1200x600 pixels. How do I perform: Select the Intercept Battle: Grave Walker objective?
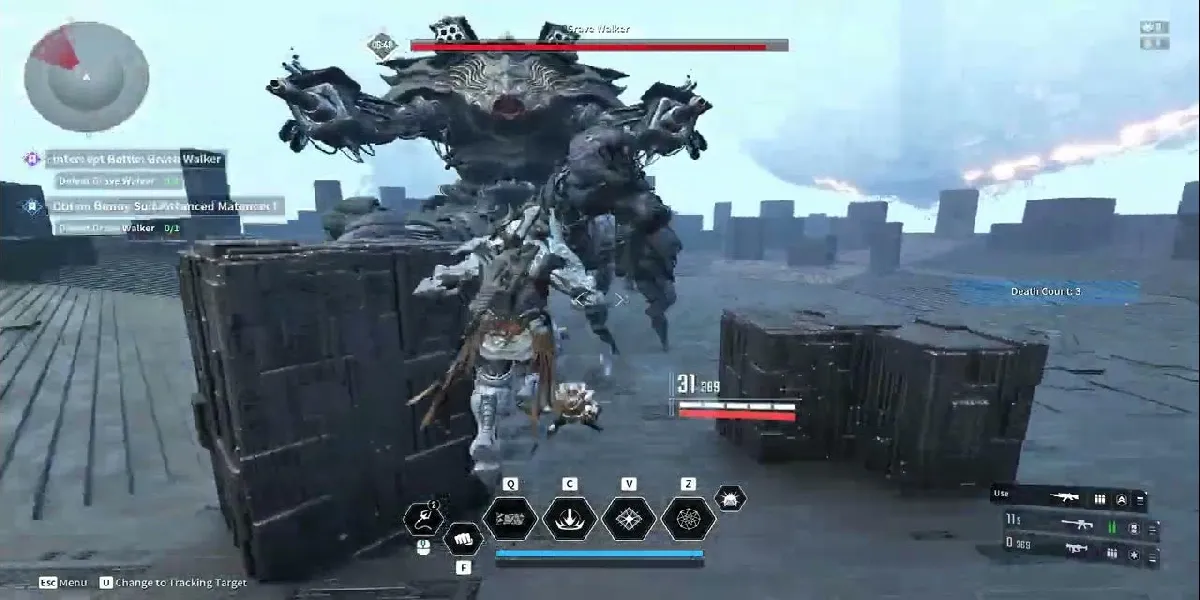point(135,158)
